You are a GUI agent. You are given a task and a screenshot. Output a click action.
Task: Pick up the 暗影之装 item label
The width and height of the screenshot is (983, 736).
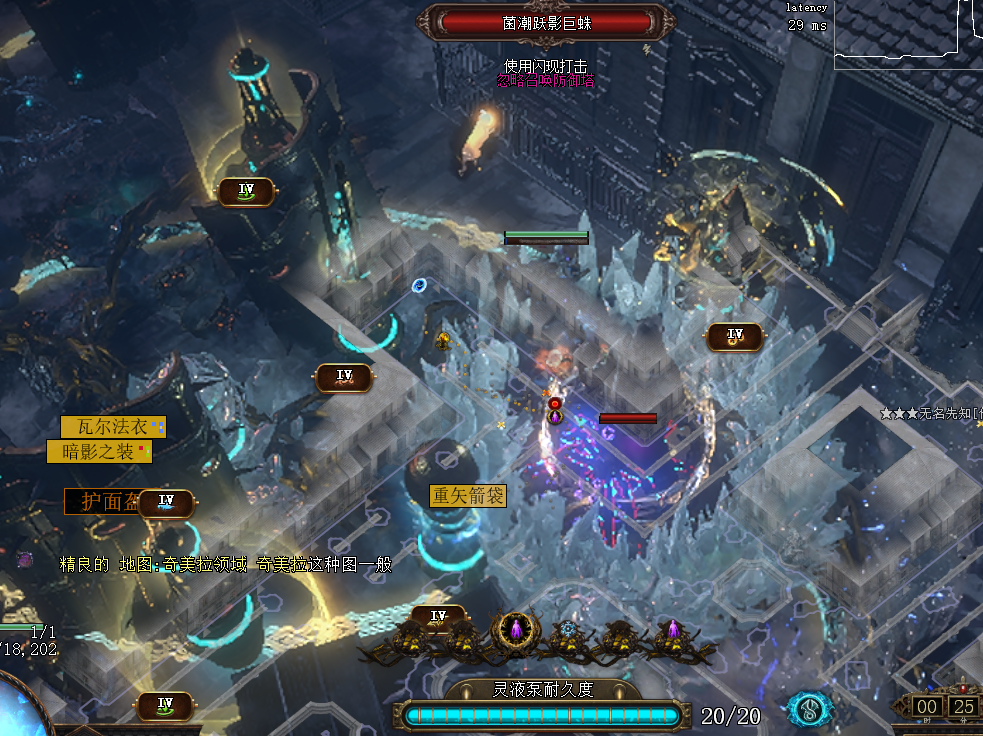click(99, 452)
